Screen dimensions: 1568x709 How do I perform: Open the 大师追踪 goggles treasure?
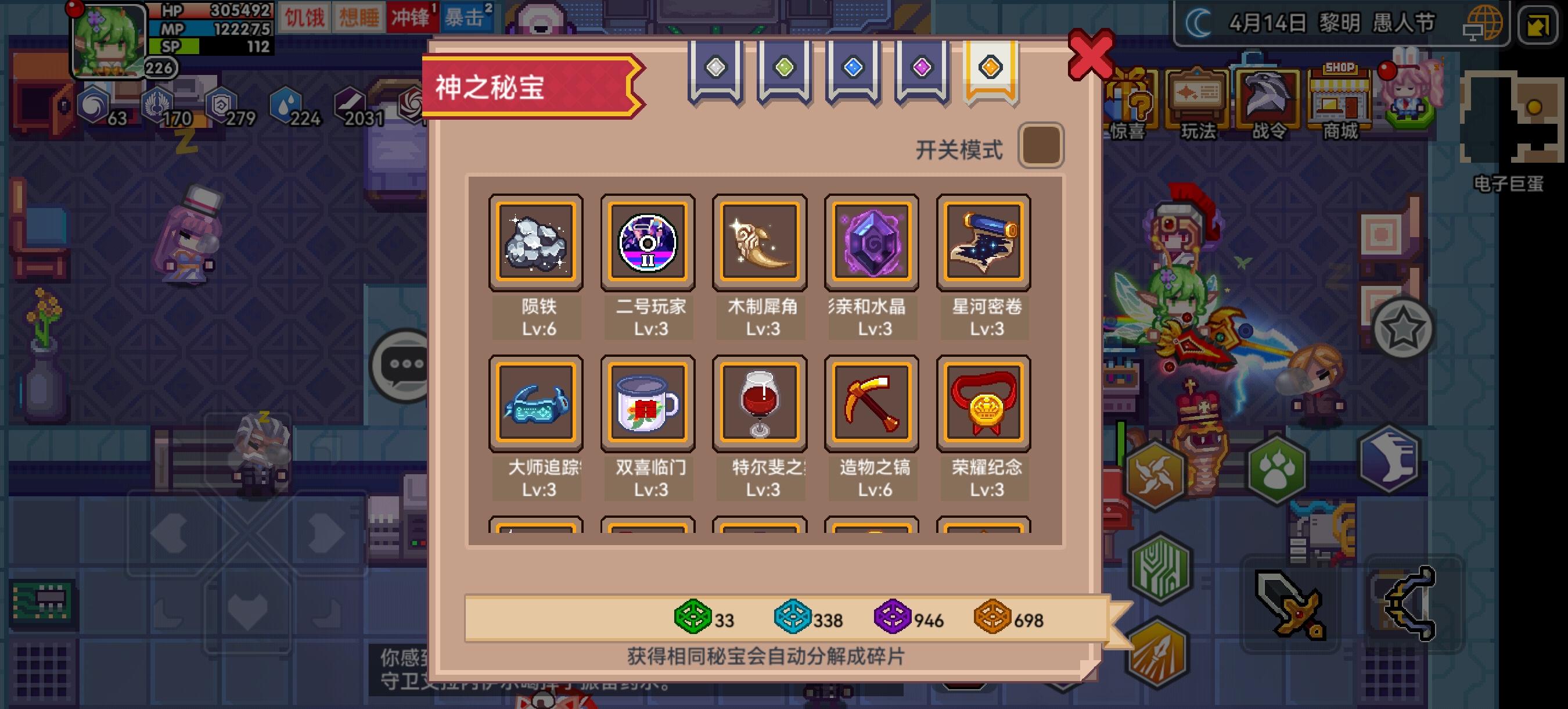536,403
